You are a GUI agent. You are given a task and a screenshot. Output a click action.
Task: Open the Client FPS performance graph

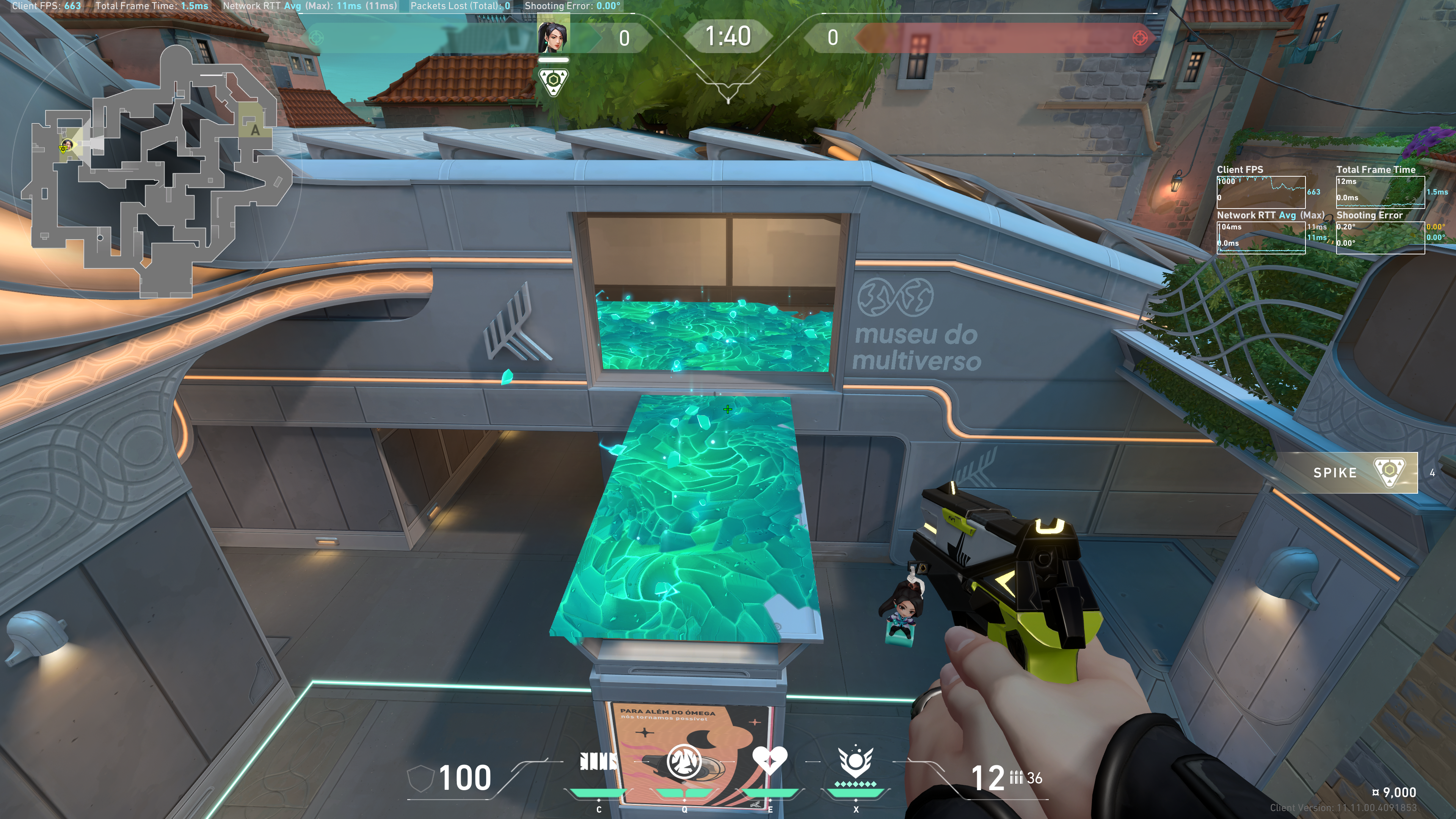tap(1260, 192)
